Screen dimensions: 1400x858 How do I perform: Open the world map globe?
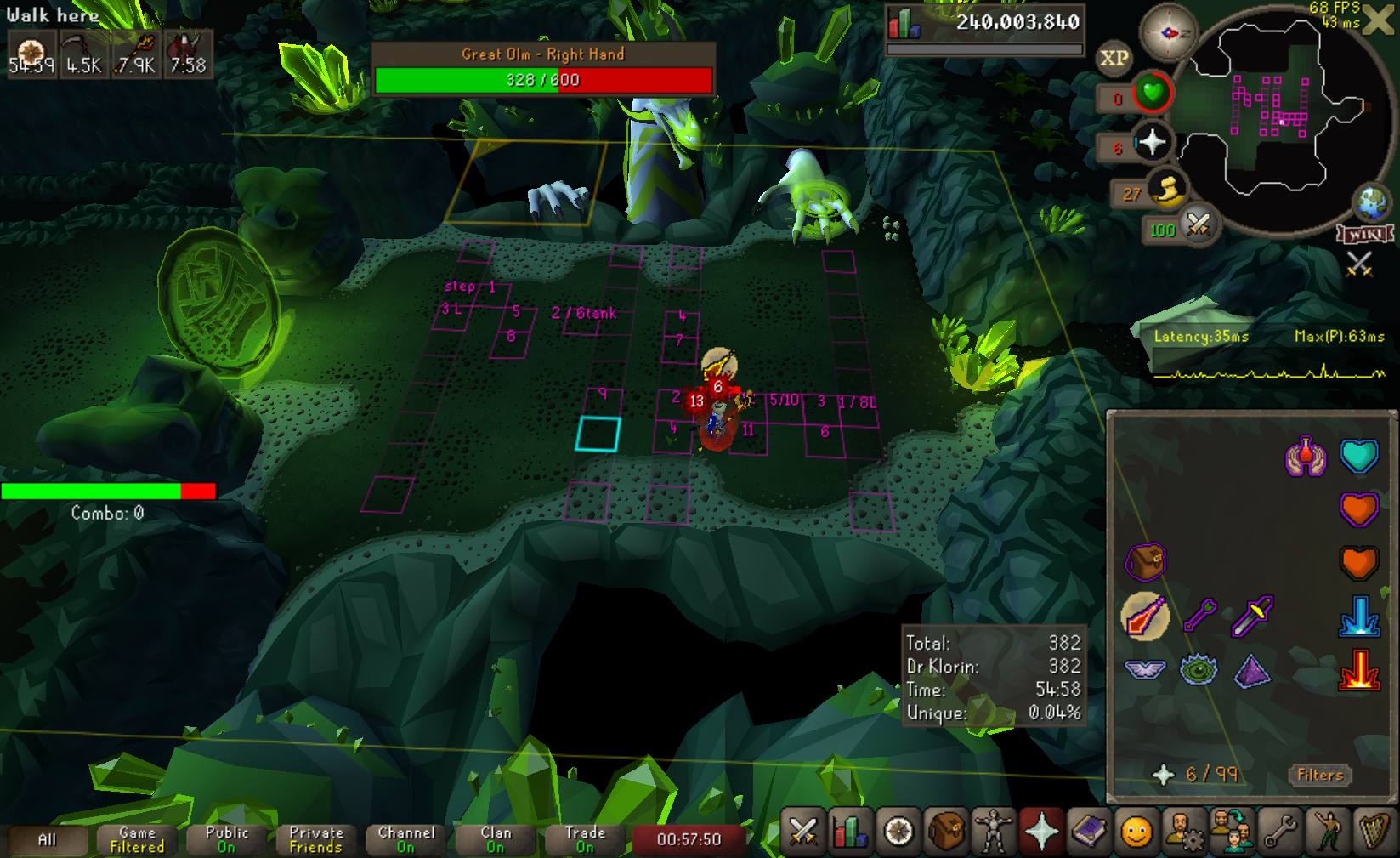click(1371, 202)
